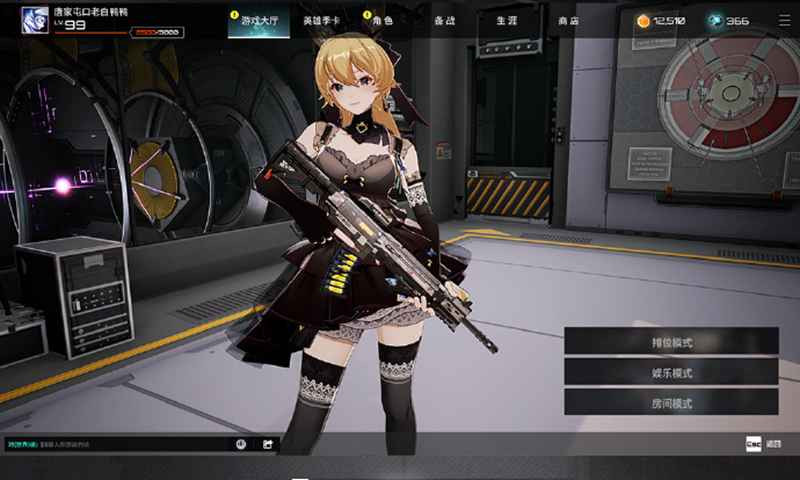Click the player avatar portrait
The image size is (800, 480).
pos(34,20)
